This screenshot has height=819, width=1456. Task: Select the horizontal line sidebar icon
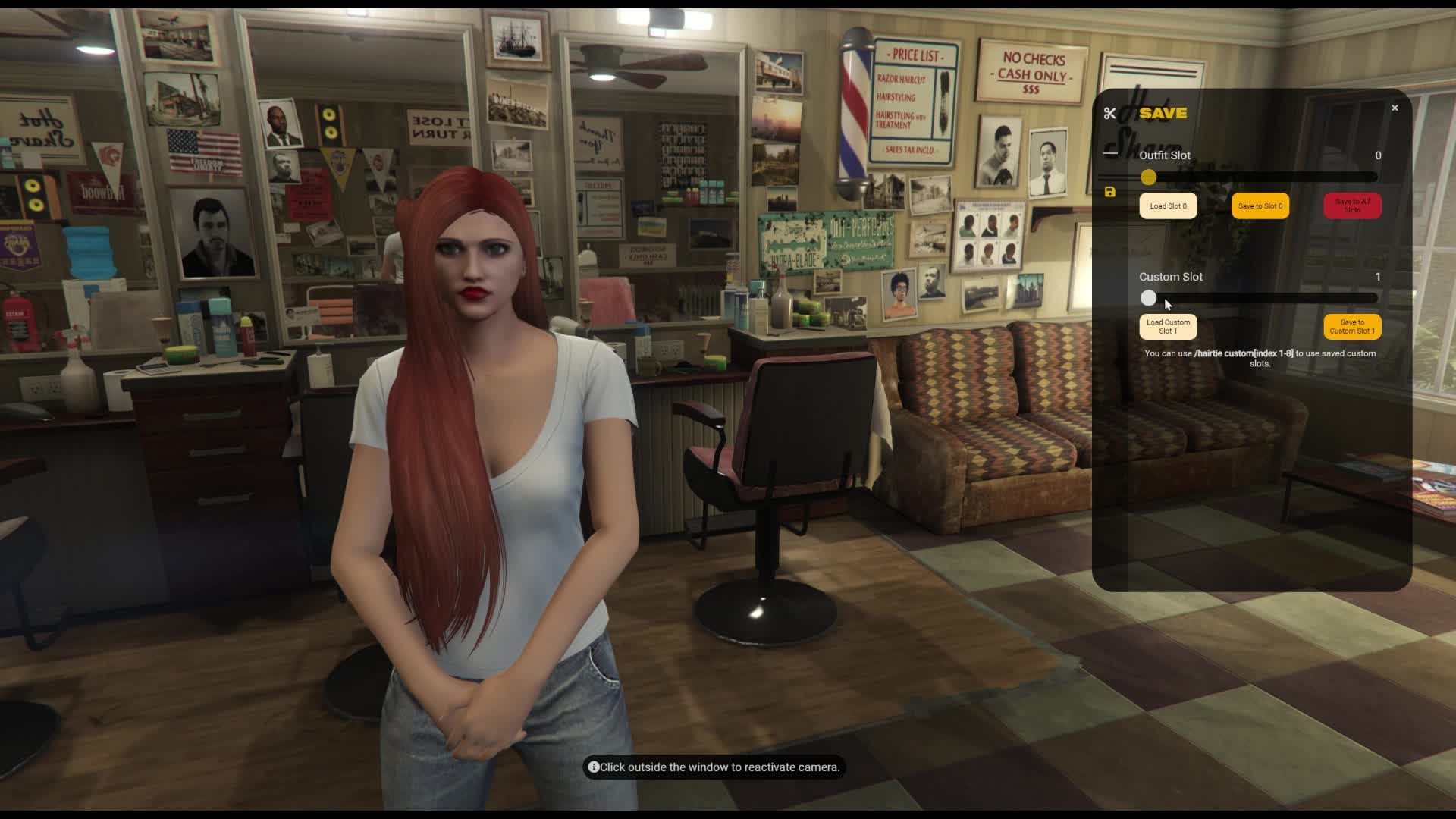click(1110, 153)
